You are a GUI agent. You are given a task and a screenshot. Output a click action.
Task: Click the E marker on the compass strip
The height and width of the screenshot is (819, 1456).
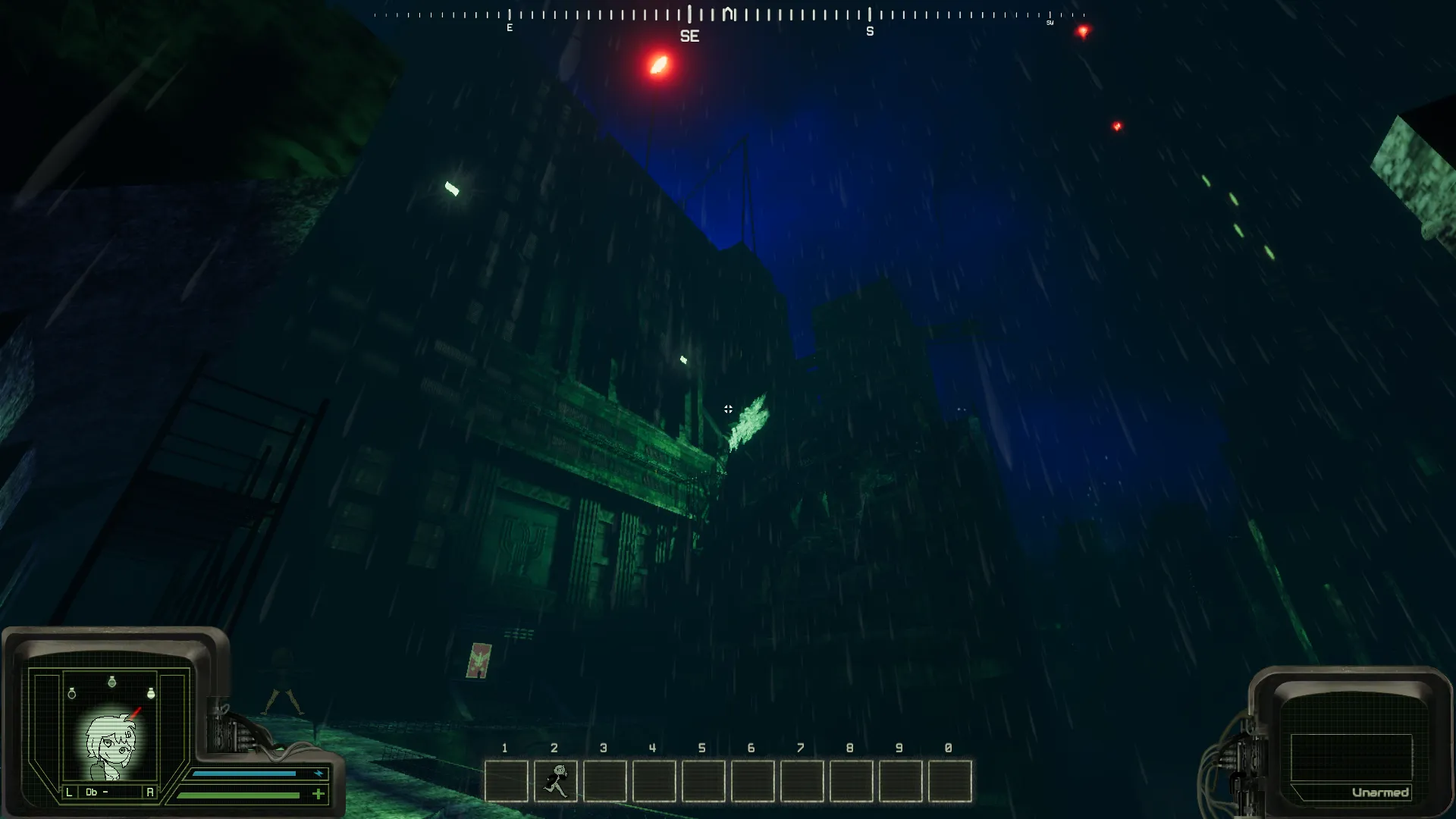[x=510, y=27]
